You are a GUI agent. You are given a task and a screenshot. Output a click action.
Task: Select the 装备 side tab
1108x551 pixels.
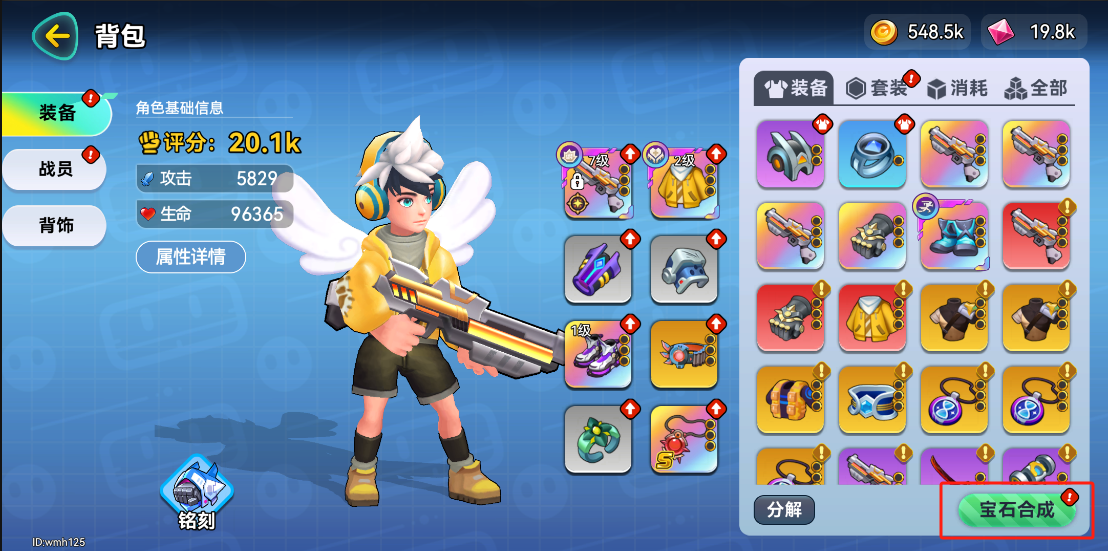56,113
